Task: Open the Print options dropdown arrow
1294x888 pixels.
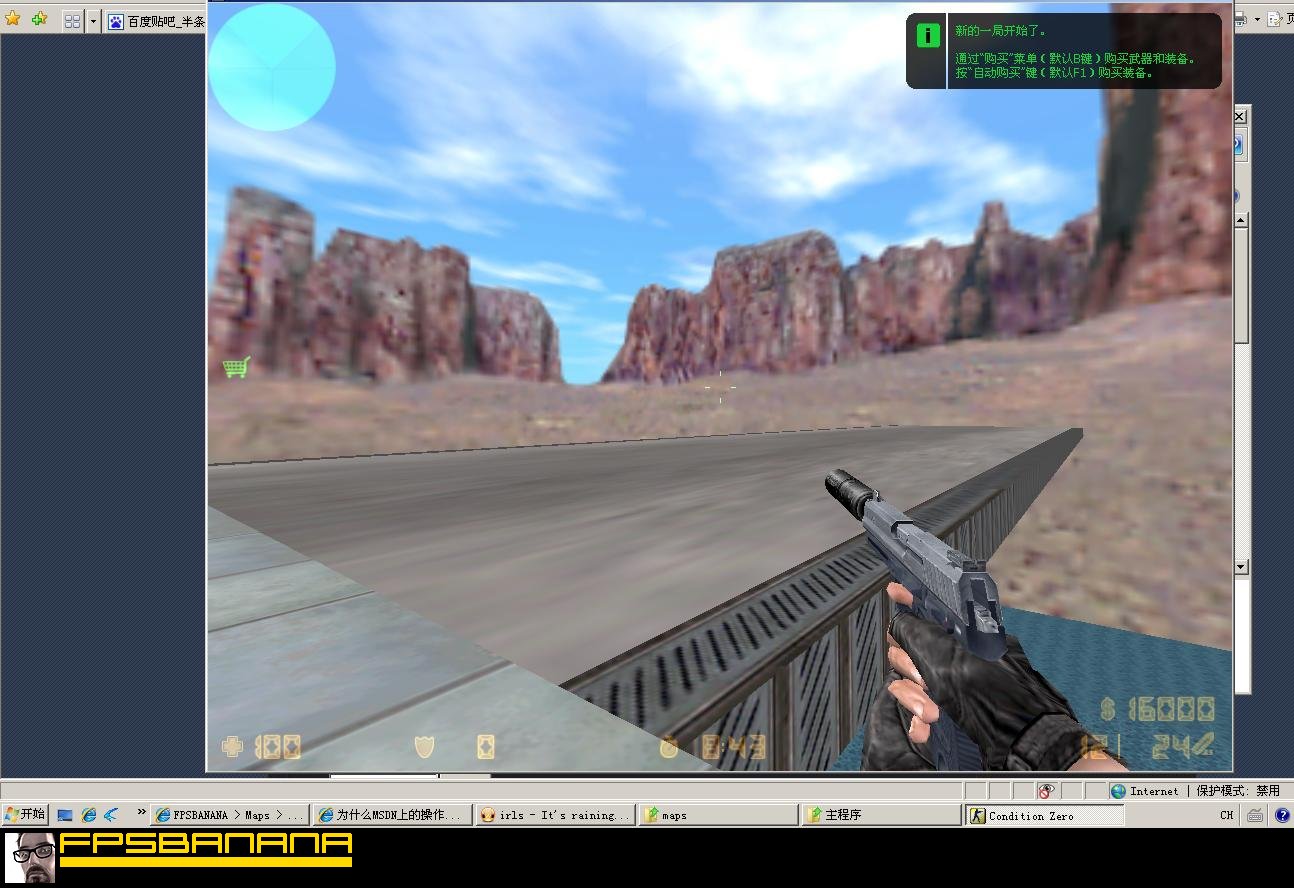Action: click(1257, 19)
